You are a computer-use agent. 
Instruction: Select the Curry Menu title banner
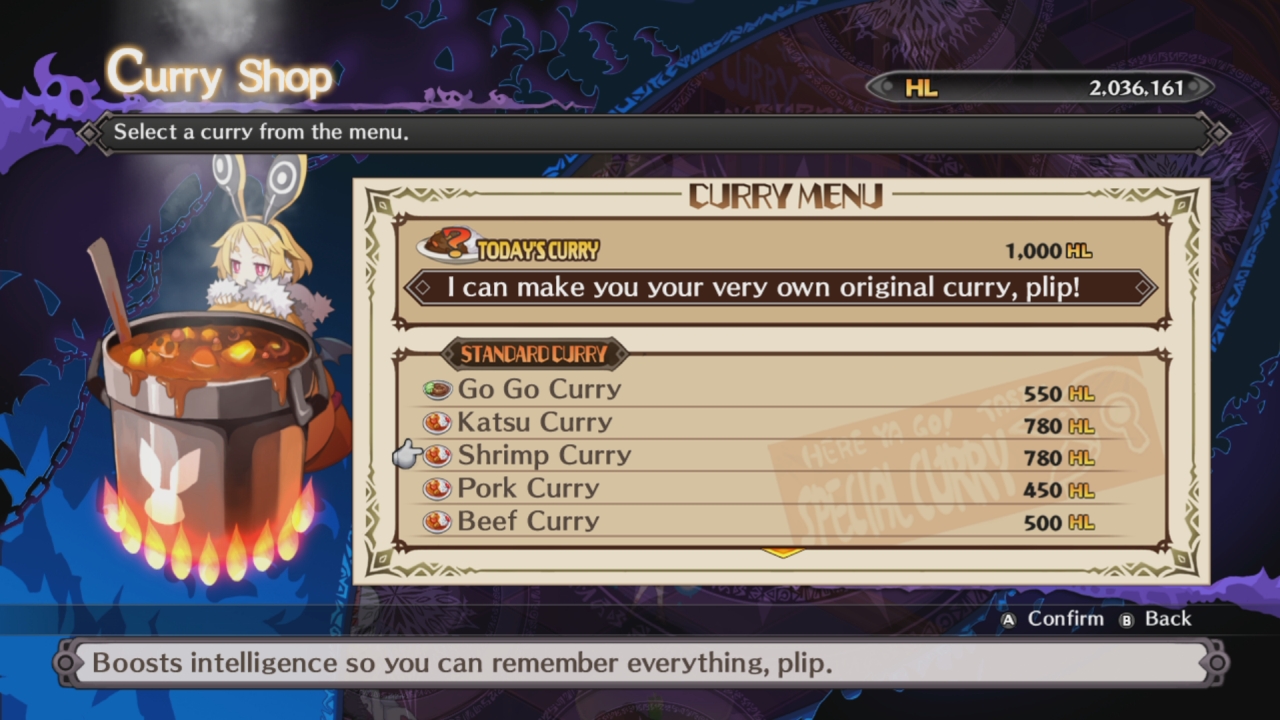coord(783,196)
